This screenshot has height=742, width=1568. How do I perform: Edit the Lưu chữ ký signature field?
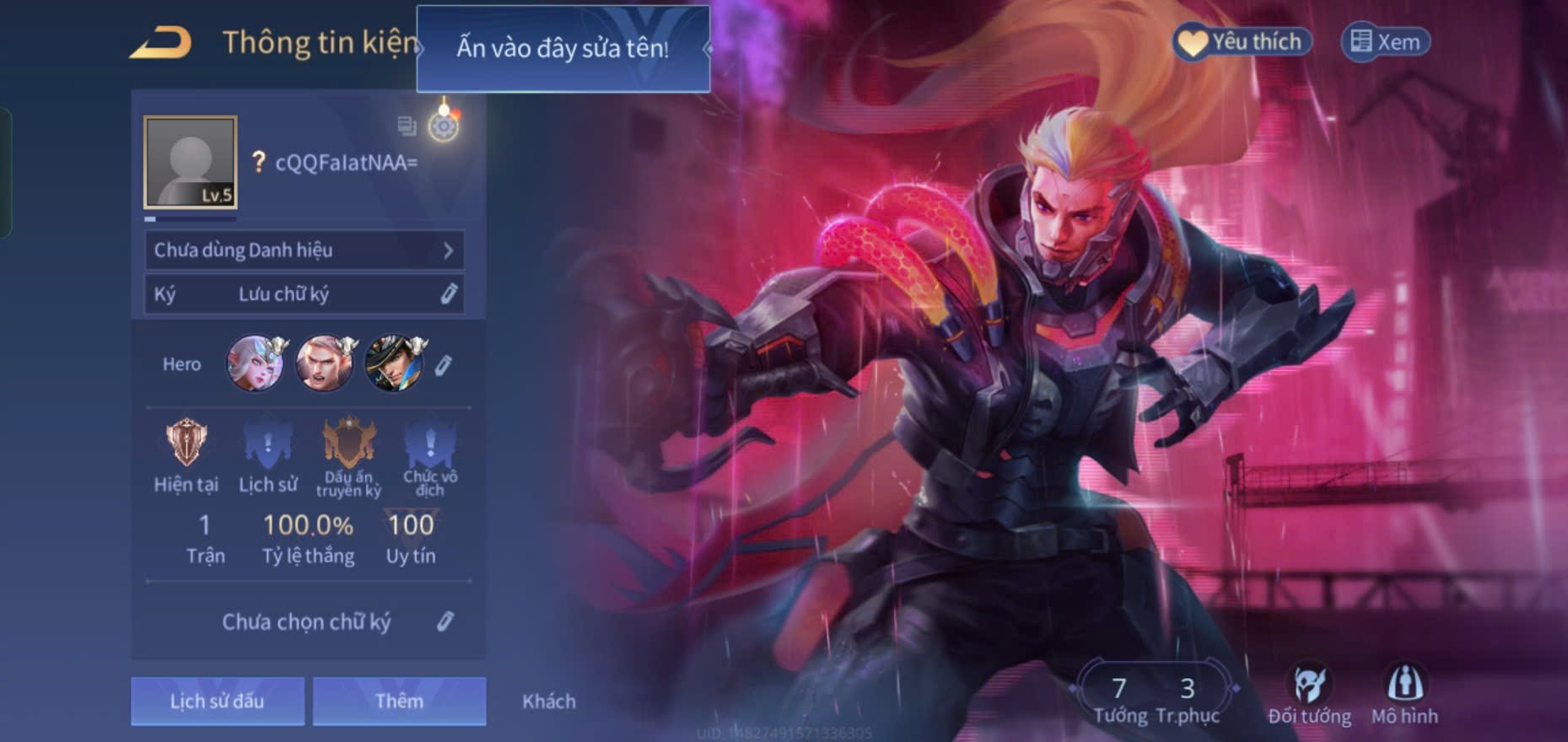[x=304, y=294]
